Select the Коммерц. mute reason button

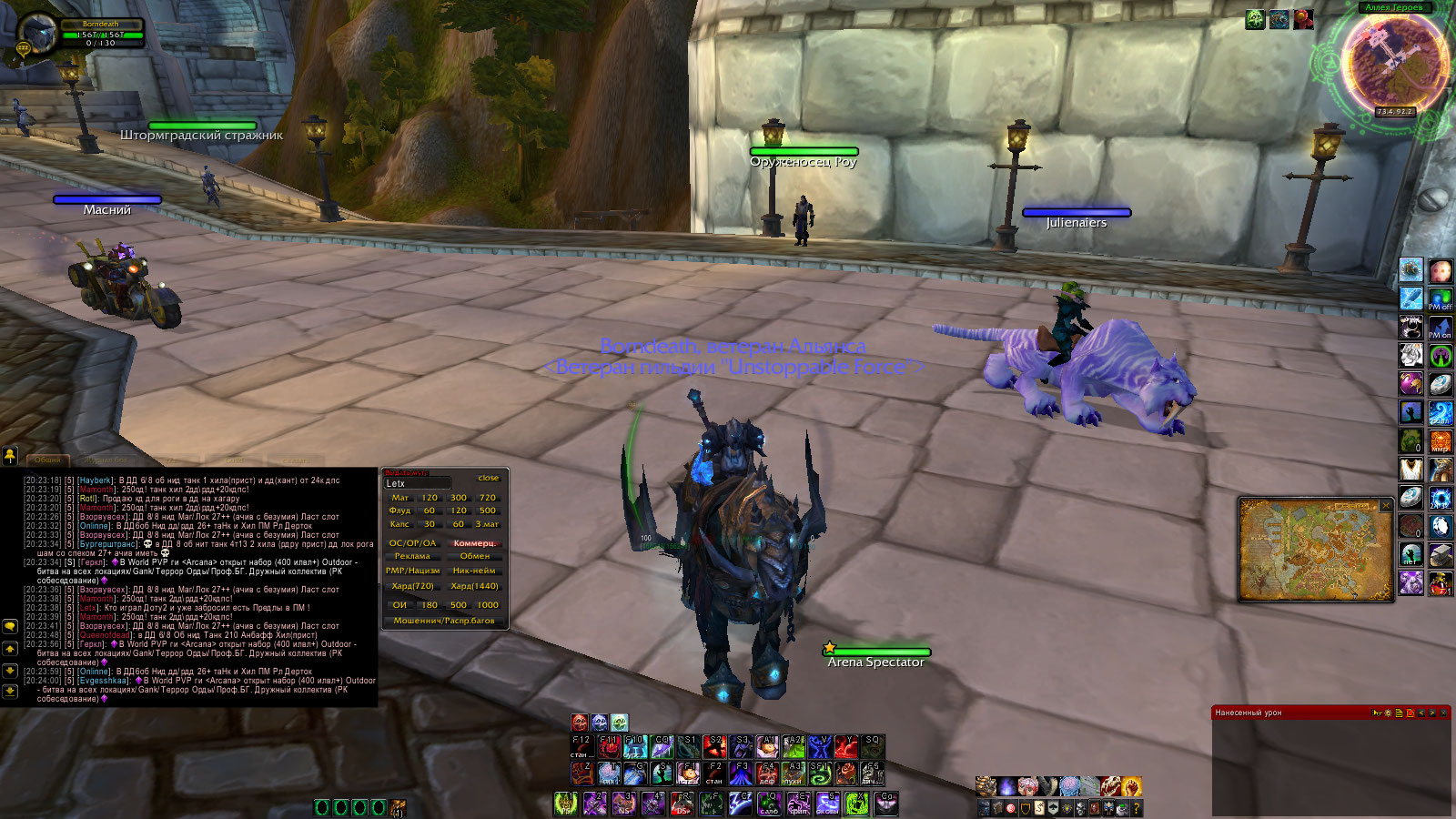[x=474, y=543]
